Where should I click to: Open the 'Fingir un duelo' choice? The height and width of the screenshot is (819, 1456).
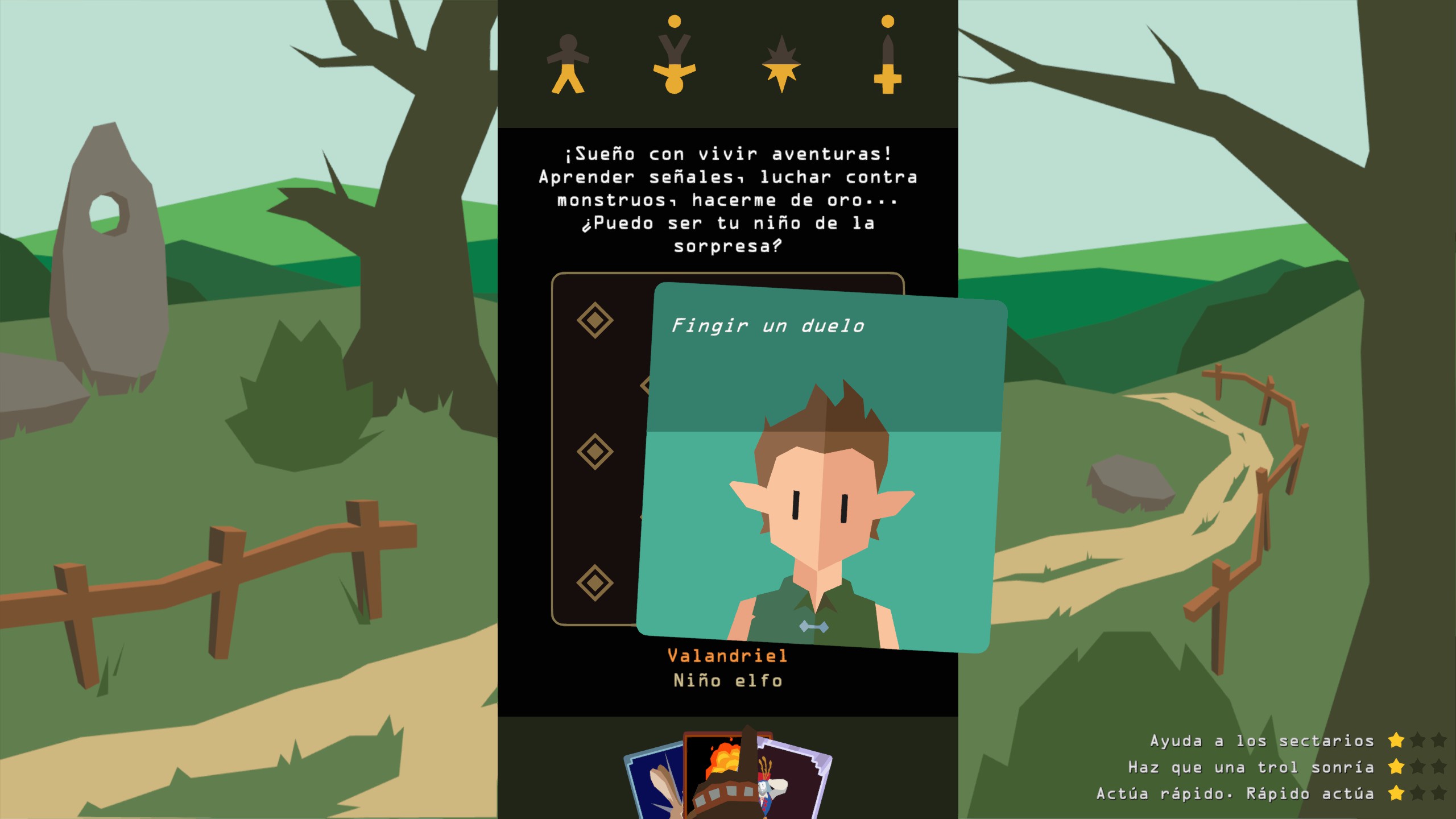point(768,327)
